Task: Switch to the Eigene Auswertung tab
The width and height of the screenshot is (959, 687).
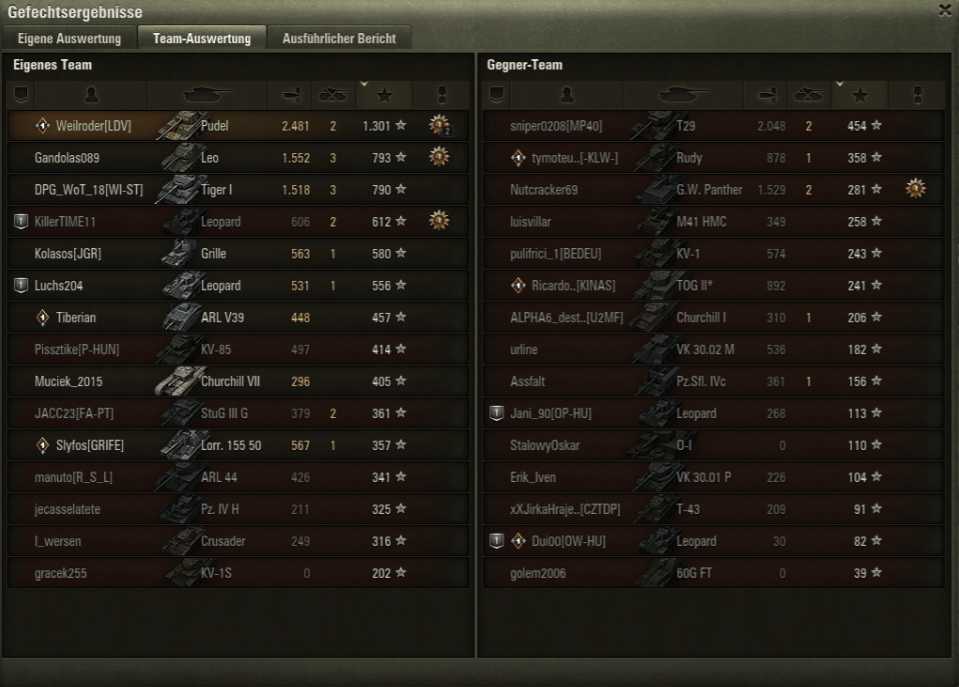Action: [x=69, y=38]
